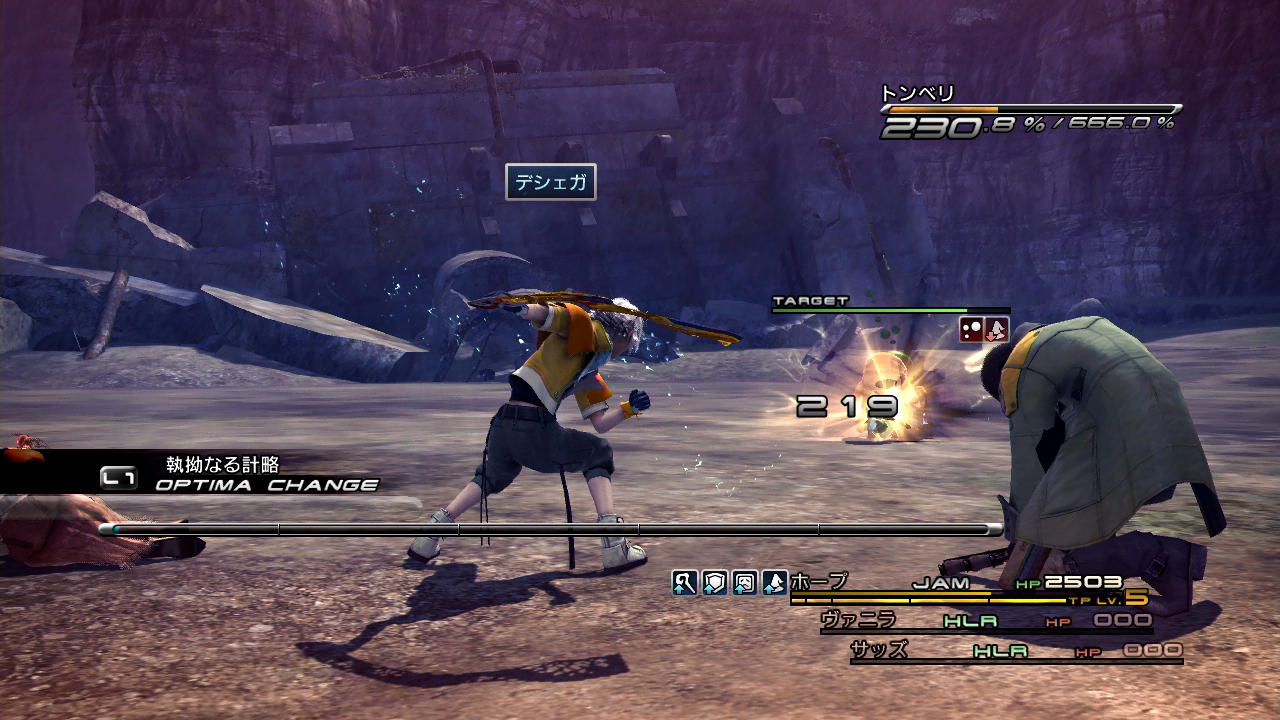Select party member ホープ in the party list
The image size is (1280, 720).
click(x=819, y=581)
